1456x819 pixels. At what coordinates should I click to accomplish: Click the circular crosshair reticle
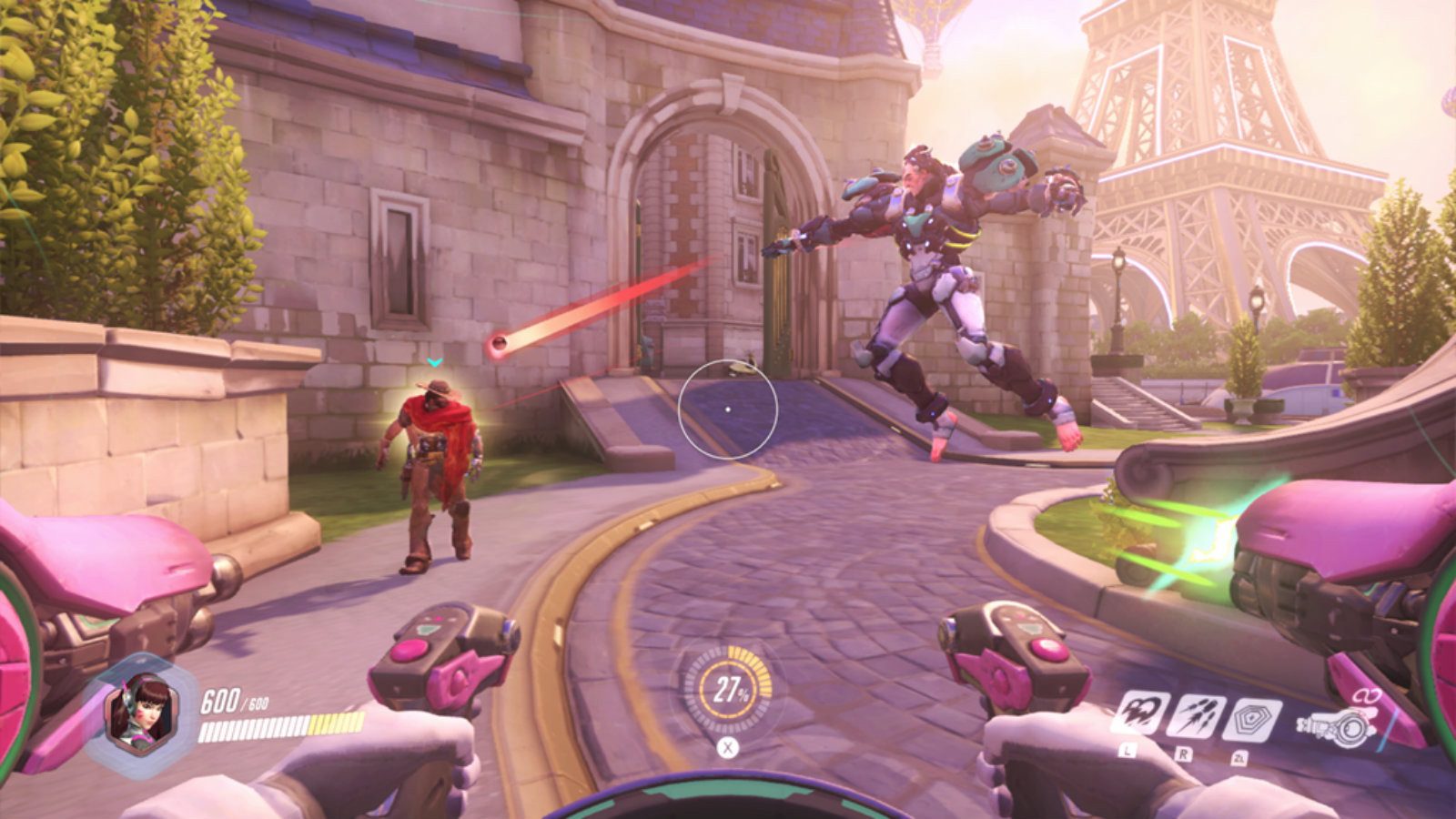pyautogui.click(x=729, y=409)
